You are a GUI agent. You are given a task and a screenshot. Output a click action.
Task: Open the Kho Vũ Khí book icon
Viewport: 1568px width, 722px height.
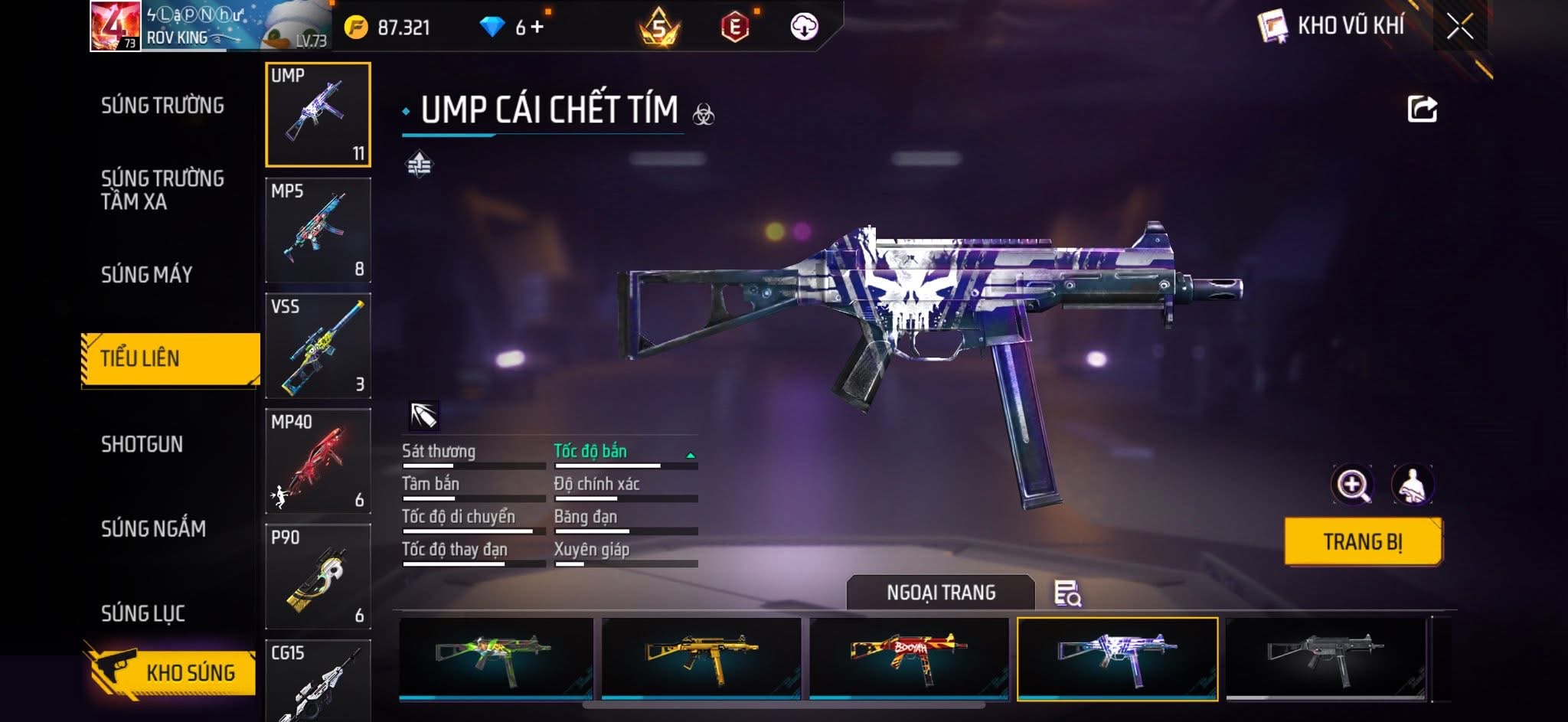point(1272,27)
